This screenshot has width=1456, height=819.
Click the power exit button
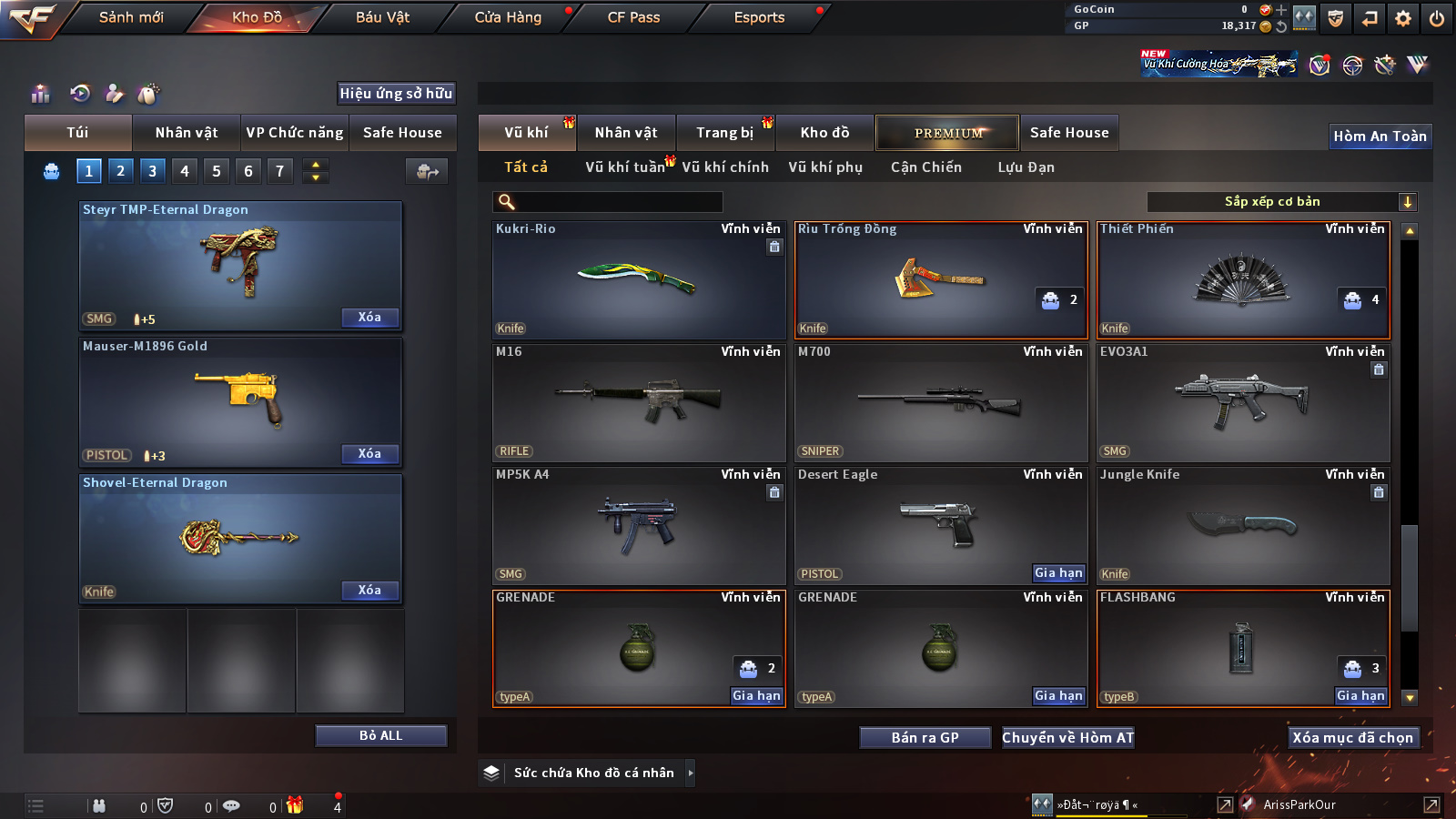coord(1437,18)
